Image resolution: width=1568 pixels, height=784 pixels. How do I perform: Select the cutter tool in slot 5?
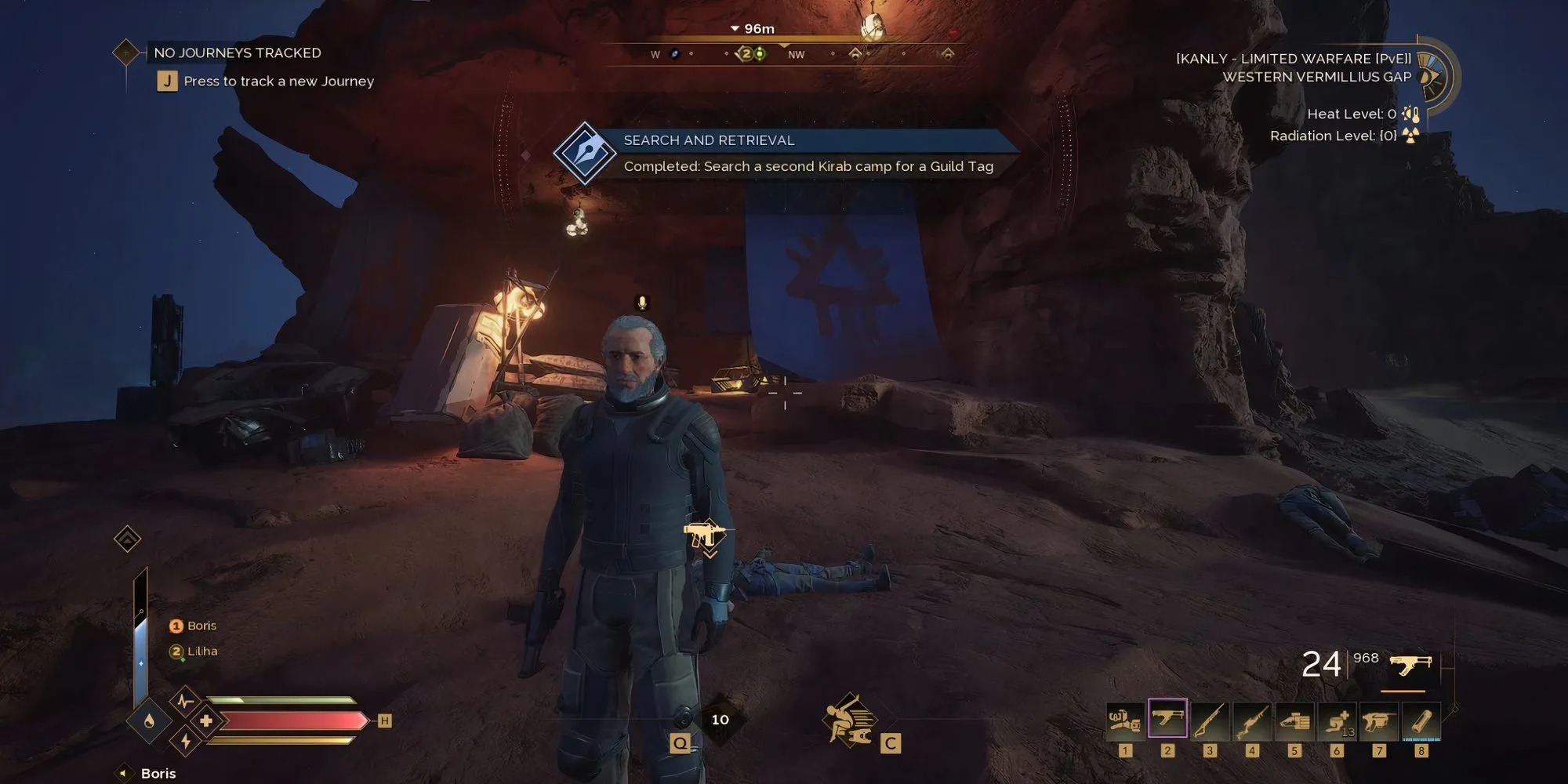(1294, 720)
